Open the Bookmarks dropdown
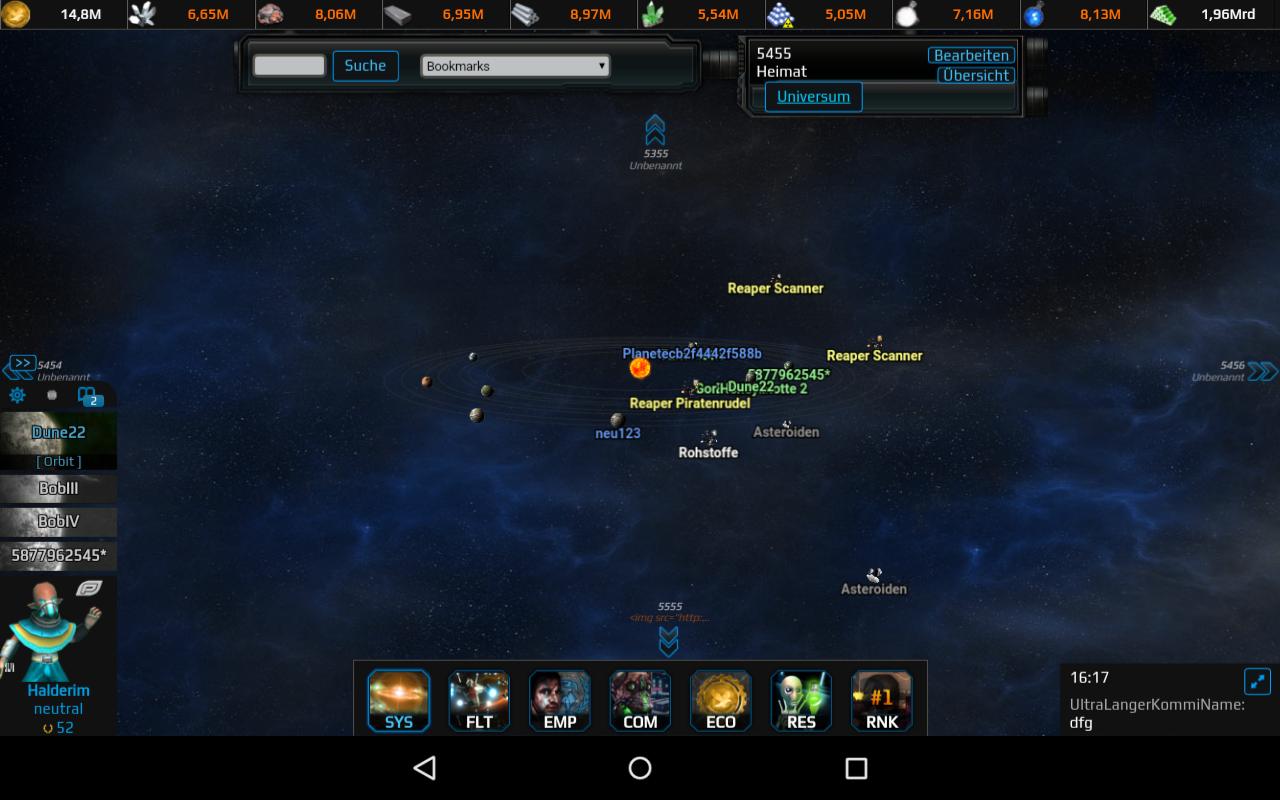The height and width of the screenshot is (800, 1280). 514,65
